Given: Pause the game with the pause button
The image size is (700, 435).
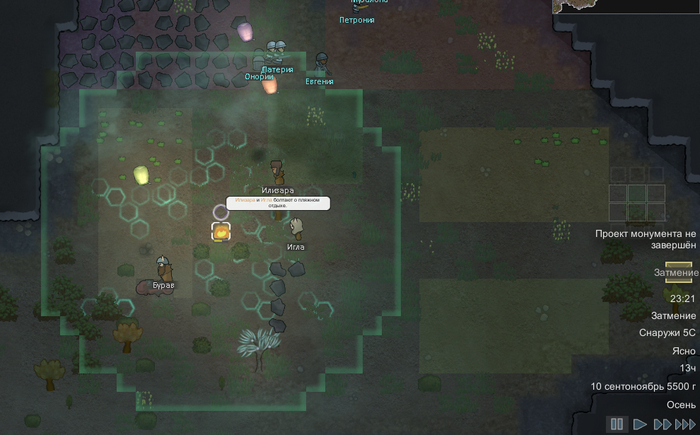Looking at the screenshot, I should [617, 425].
